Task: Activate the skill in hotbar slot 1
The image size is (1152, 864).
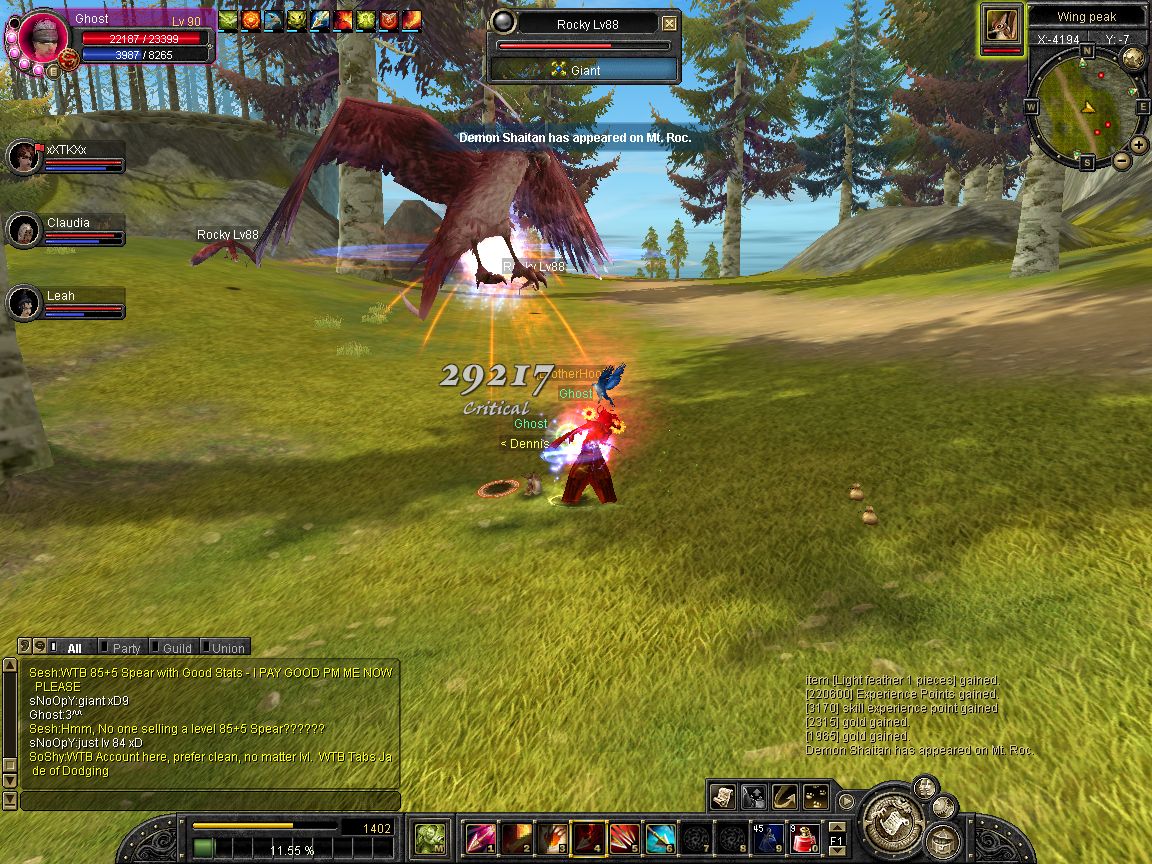Action: (481, 838)
